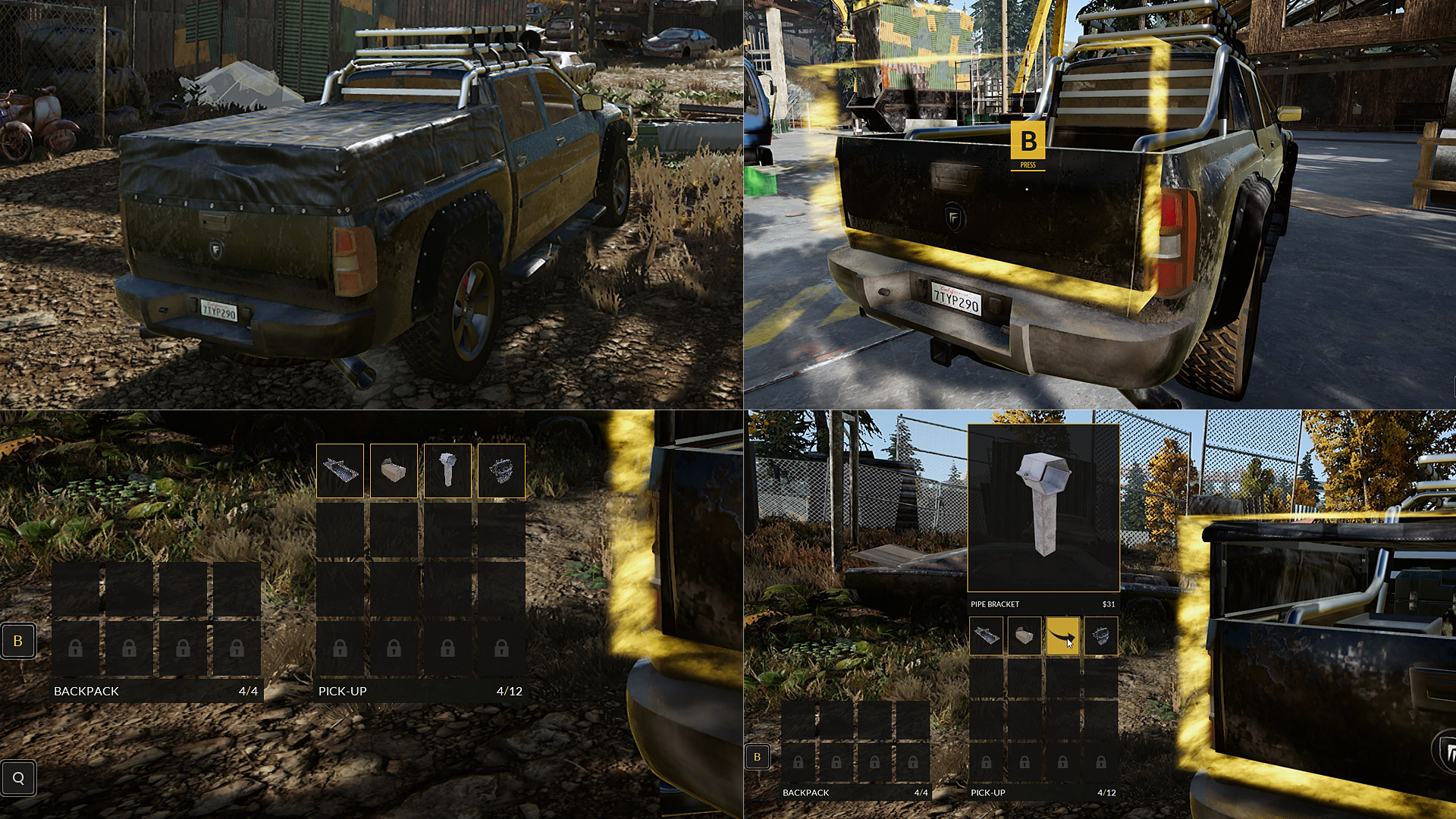Select the pipe bracket item icon
This screenshot has height=819, width=1456.
click(446, 470)
